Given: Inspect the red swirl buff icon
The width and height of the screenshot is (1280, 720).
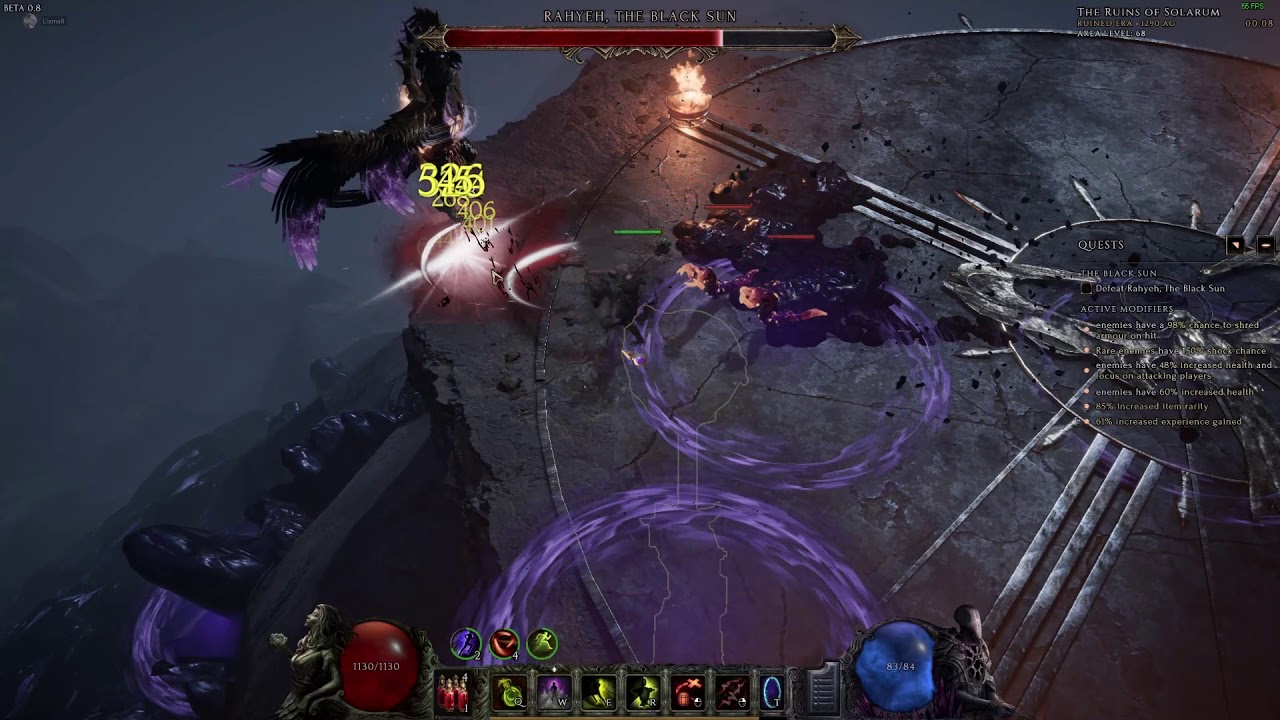Looking at the screenshot, I should [x=504, y=643].
